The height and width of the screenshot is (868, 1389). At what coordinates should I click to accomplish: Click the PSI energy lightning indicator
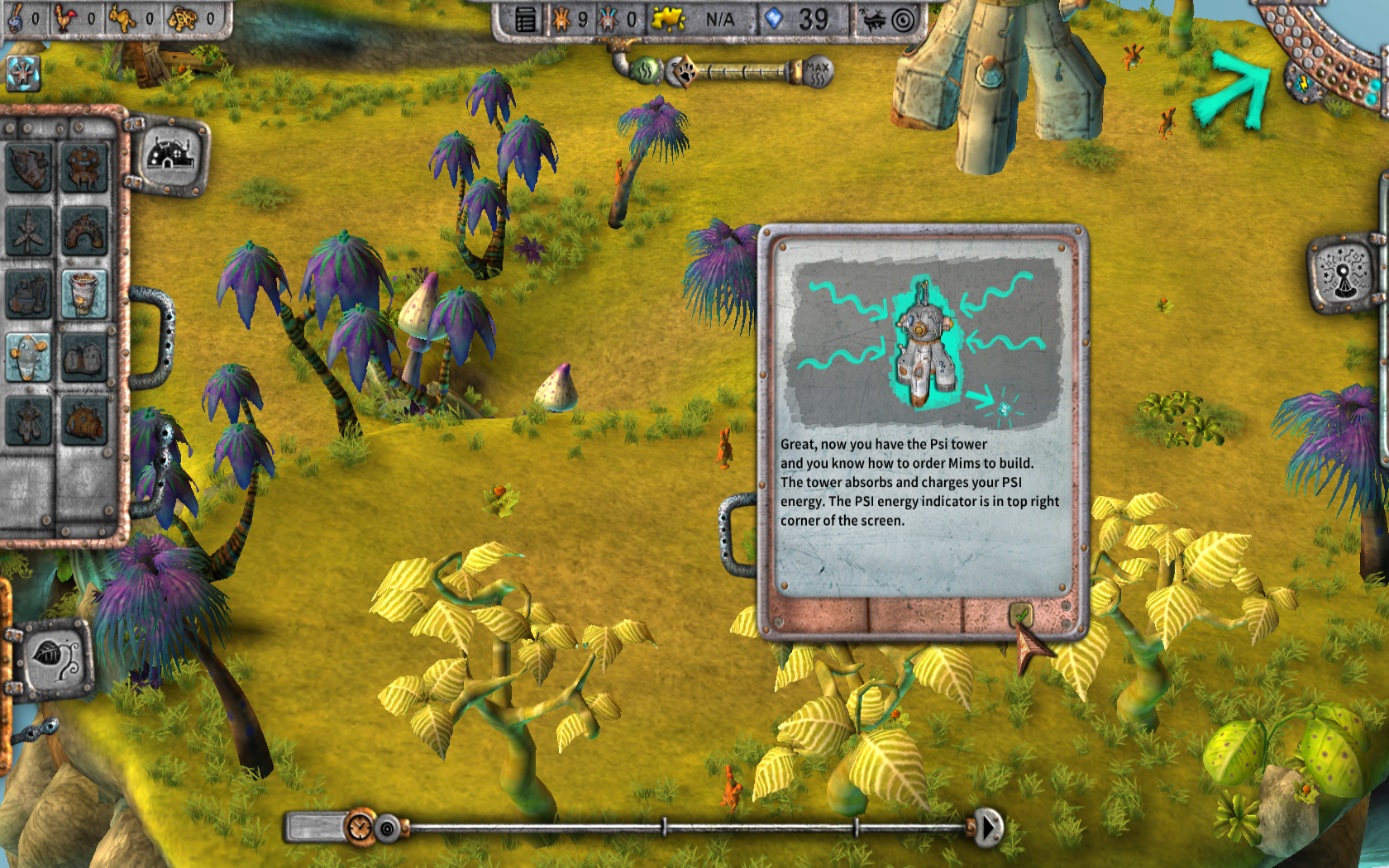[1303, 83]
